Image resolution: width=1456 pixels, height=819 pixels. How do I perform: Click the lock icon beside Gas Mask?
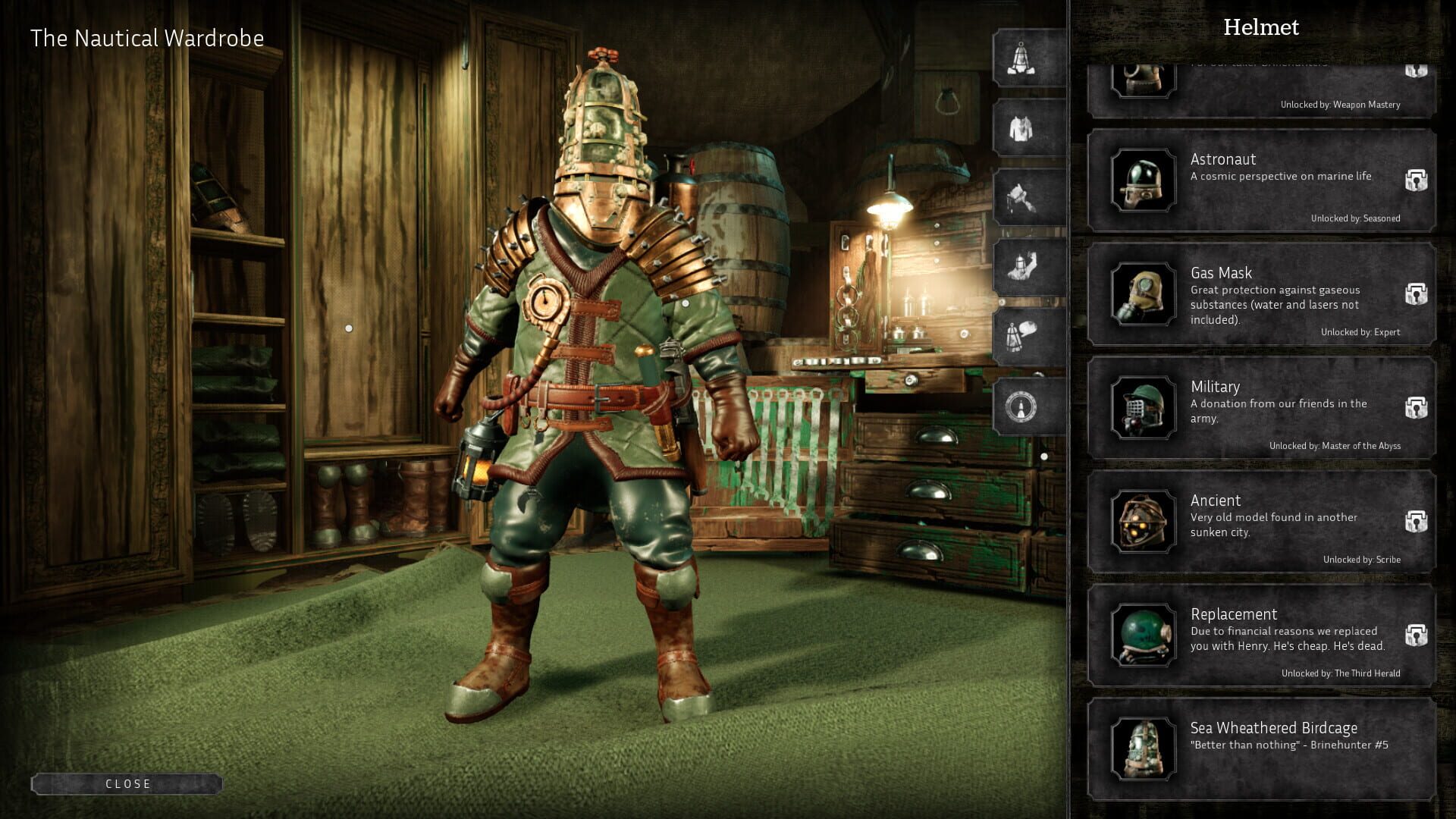point(1415,292)
